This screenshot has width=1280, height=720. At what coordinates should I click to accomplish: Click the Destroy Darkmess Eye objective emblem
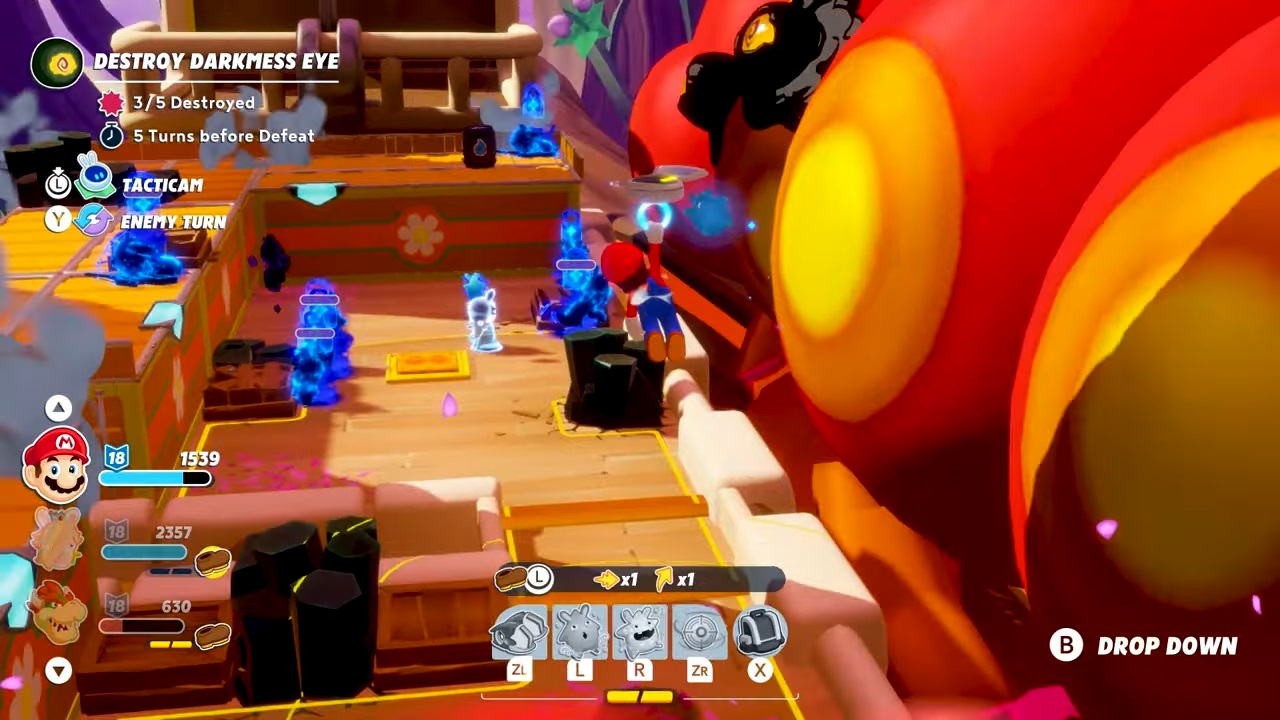(x=57, y=62)
